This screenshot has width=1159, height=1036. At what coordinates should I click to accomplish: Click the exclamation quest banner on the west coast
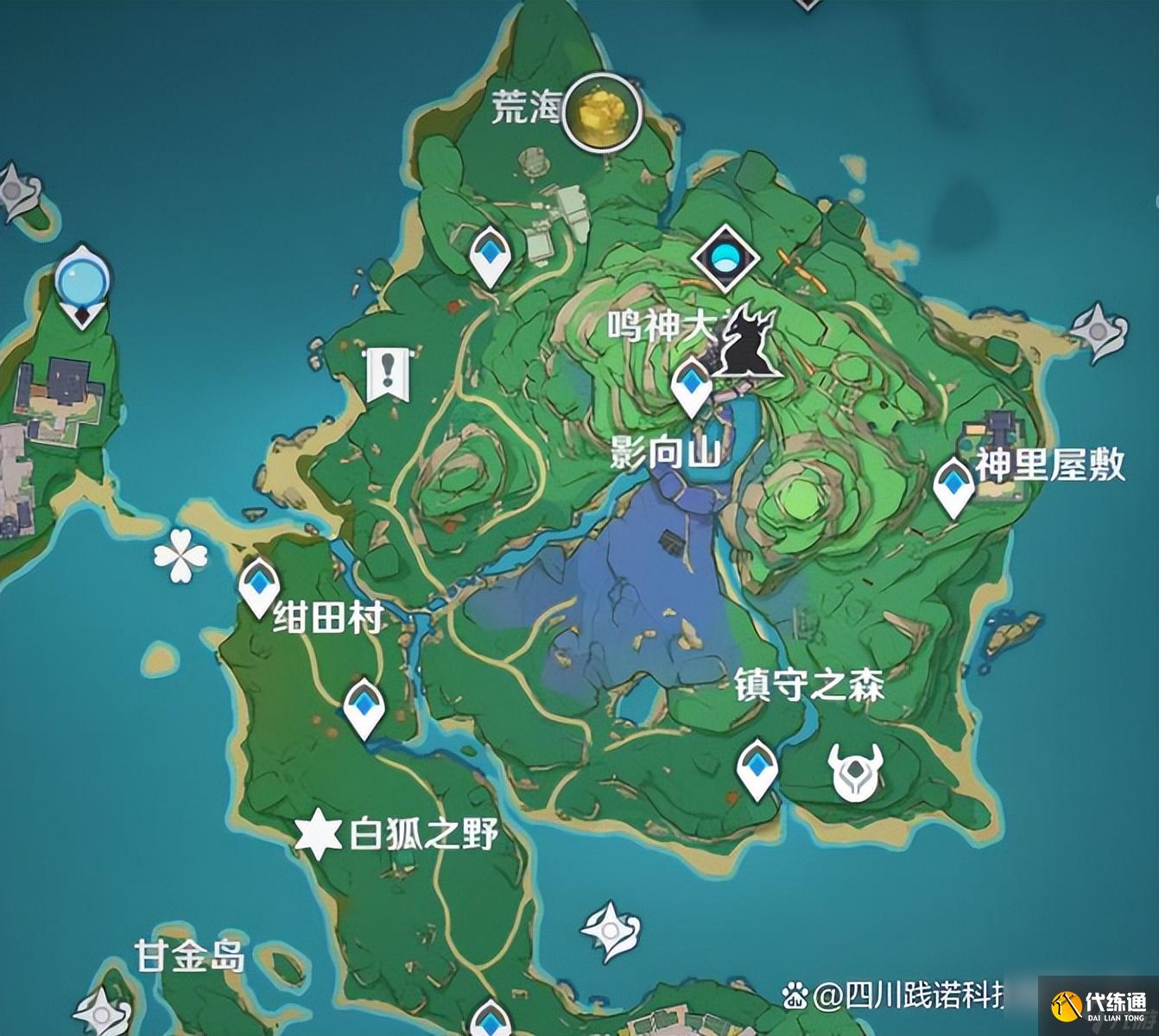click(x=389, y=371)
